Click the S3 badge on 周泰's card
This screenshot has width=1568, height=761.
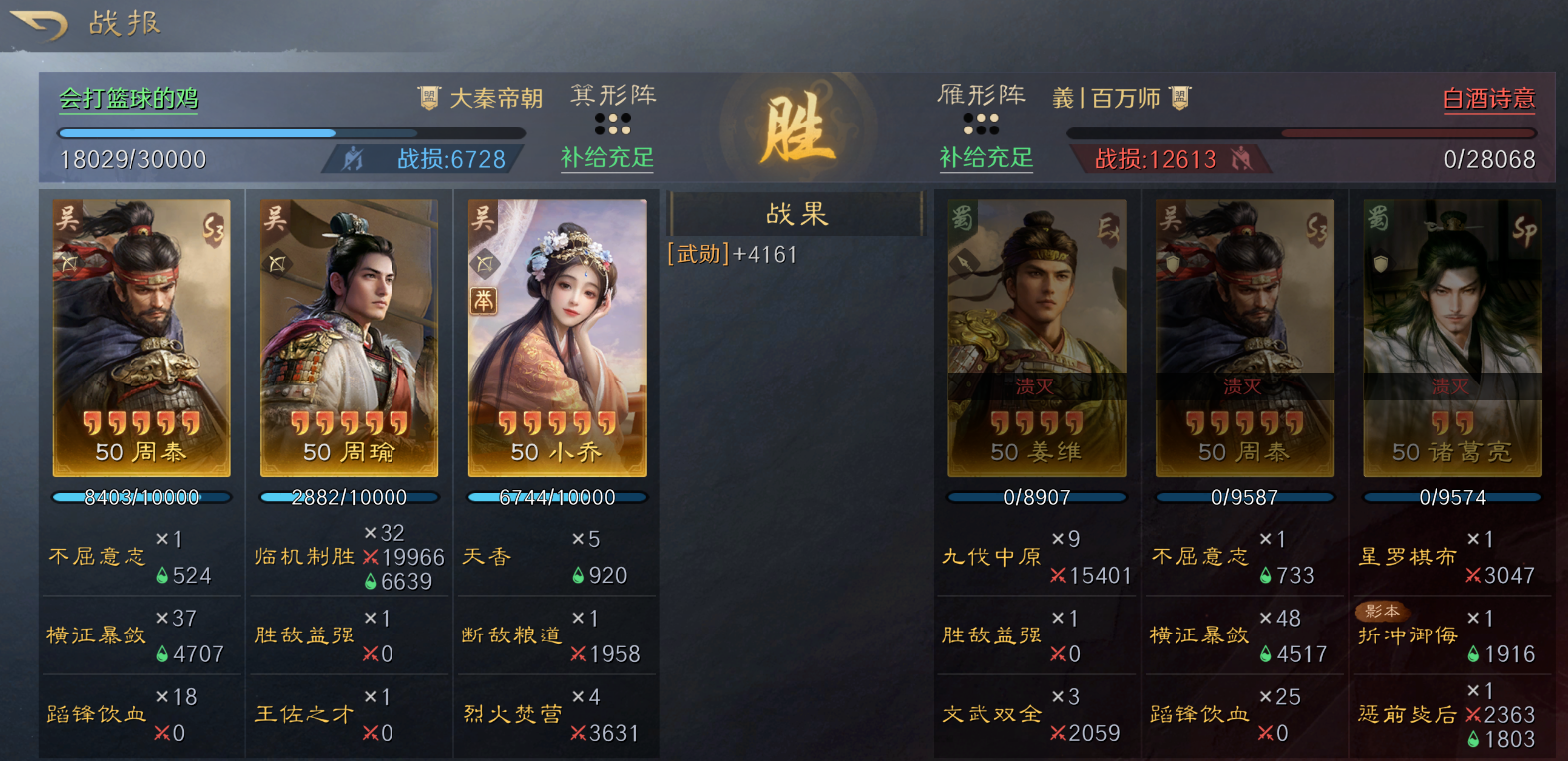(214, 230)
